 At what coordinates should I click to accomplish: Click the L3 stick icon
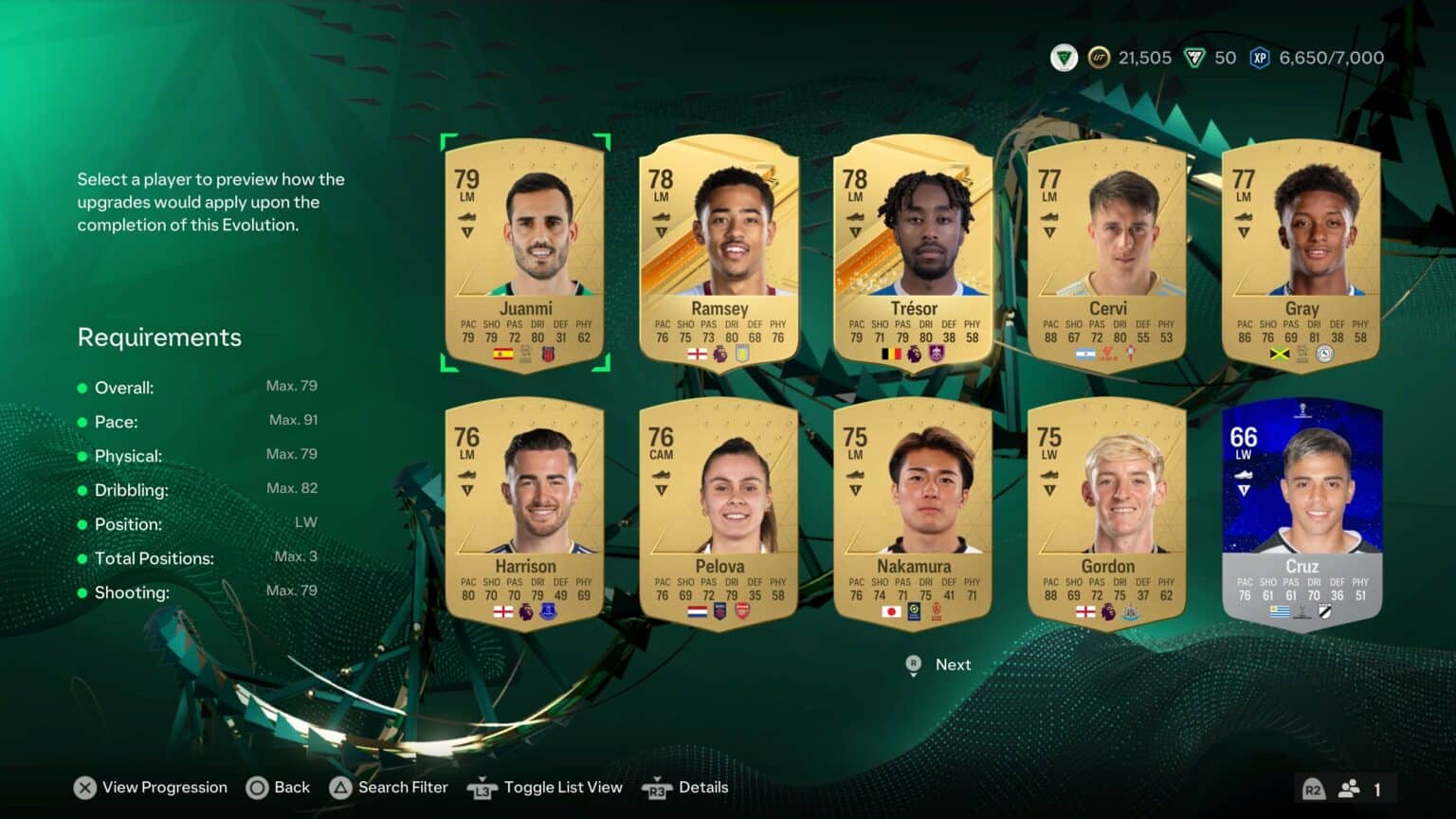coord(482,787)
